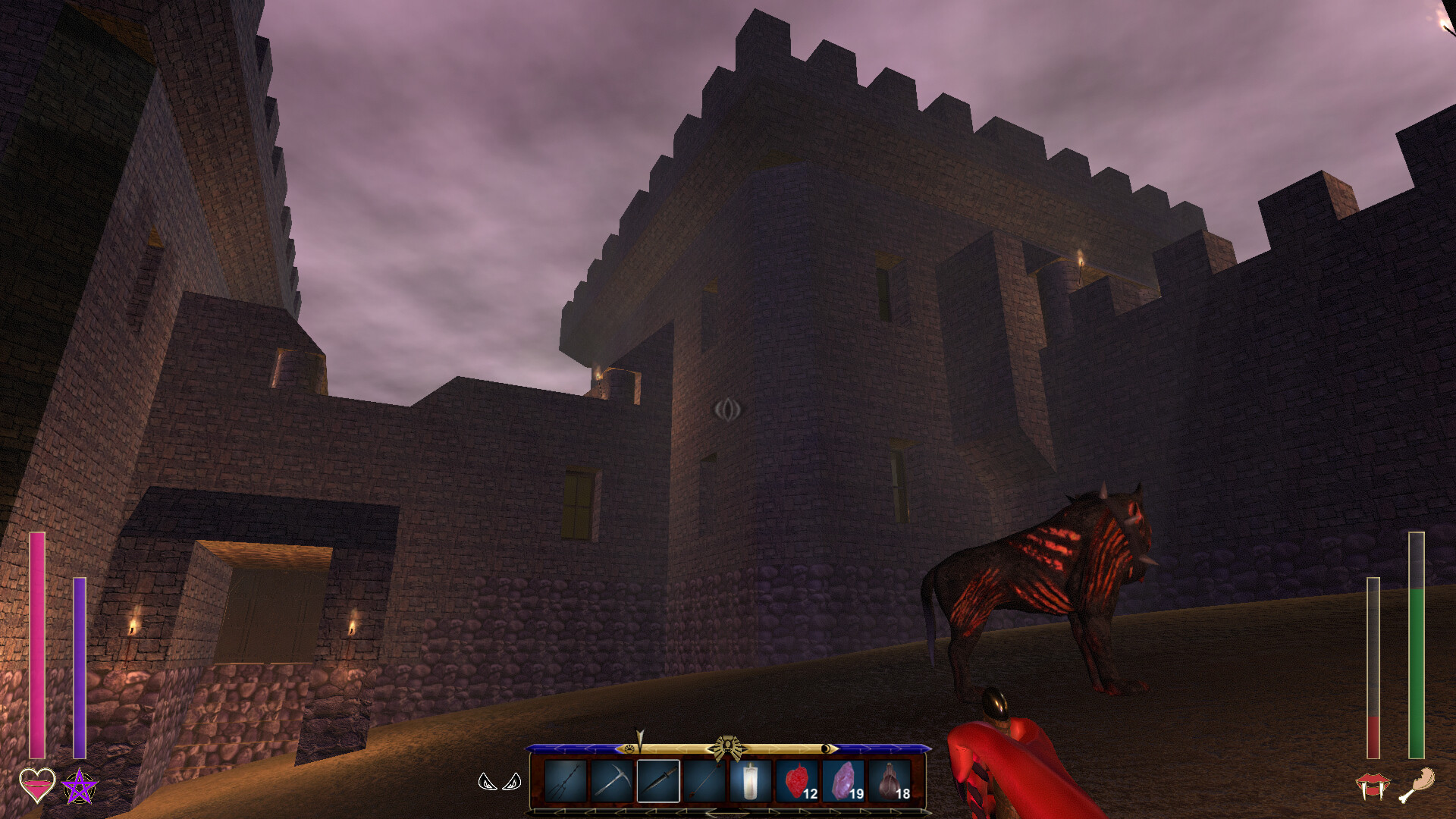1456x819 pixels.
Task: Select the heart item showing 12
Action: tap(796, 780)
